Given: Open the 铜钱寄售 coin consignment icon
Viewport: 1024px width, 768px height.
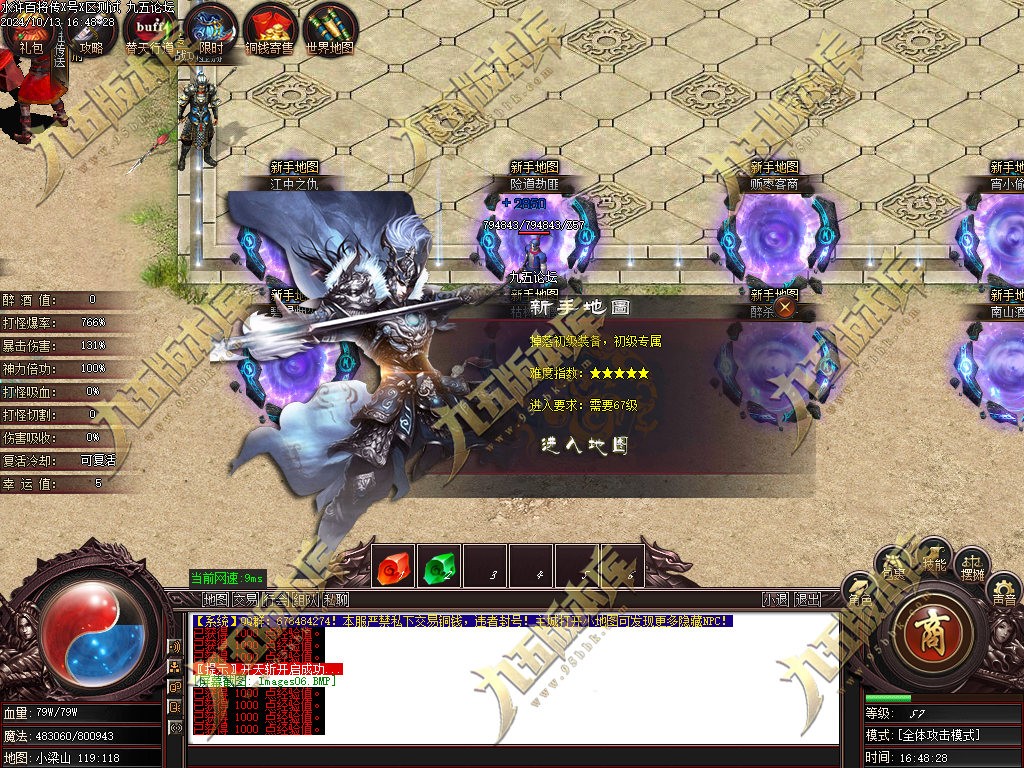Looking at the screenshot, I should coord(270,33).
